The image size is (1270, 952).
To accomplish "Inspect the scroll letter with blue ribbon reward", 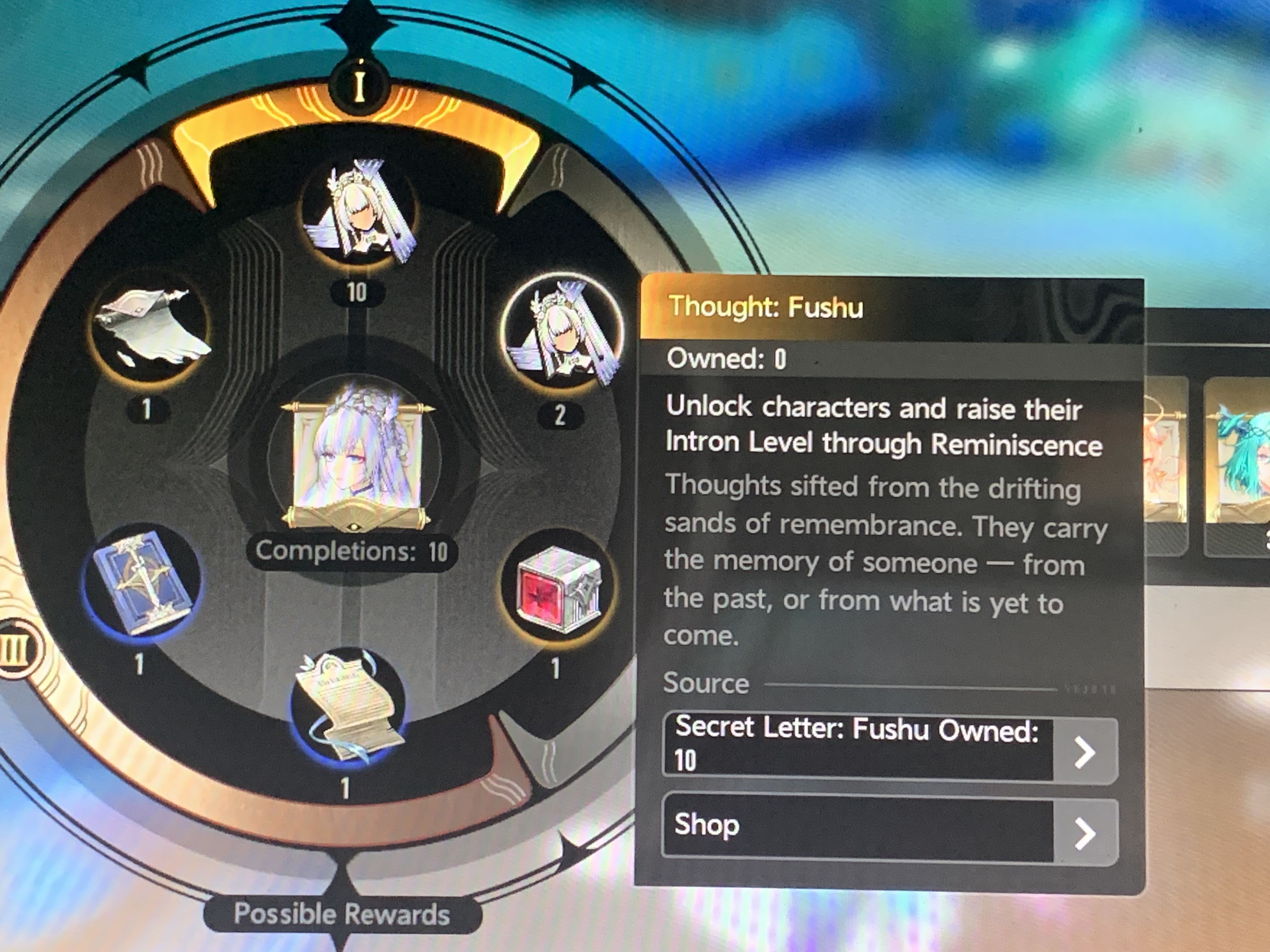I will 348,709.
